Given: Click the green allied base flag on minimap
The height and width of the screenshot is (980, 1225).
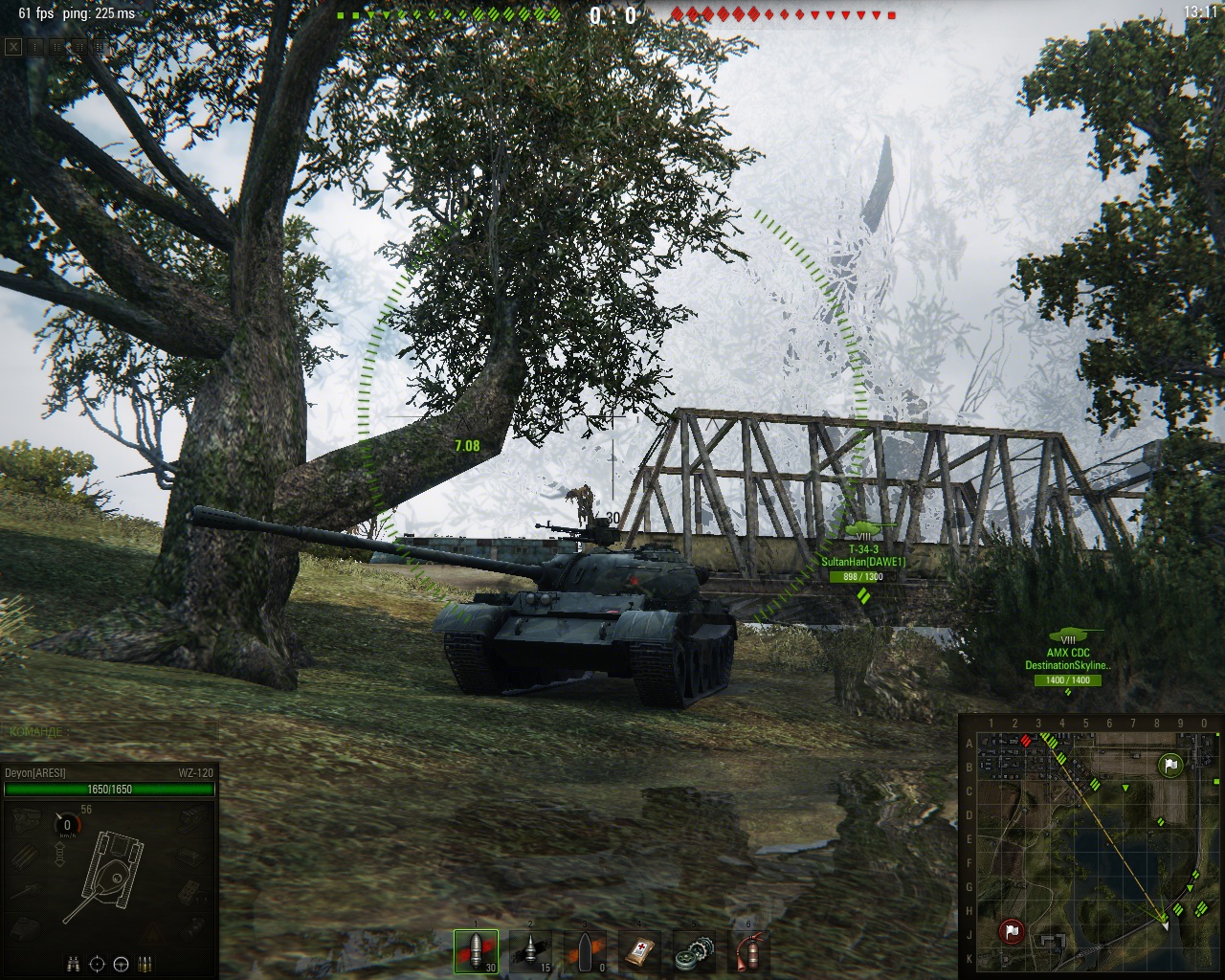Looking at the screenshot, I should 1170,765.
